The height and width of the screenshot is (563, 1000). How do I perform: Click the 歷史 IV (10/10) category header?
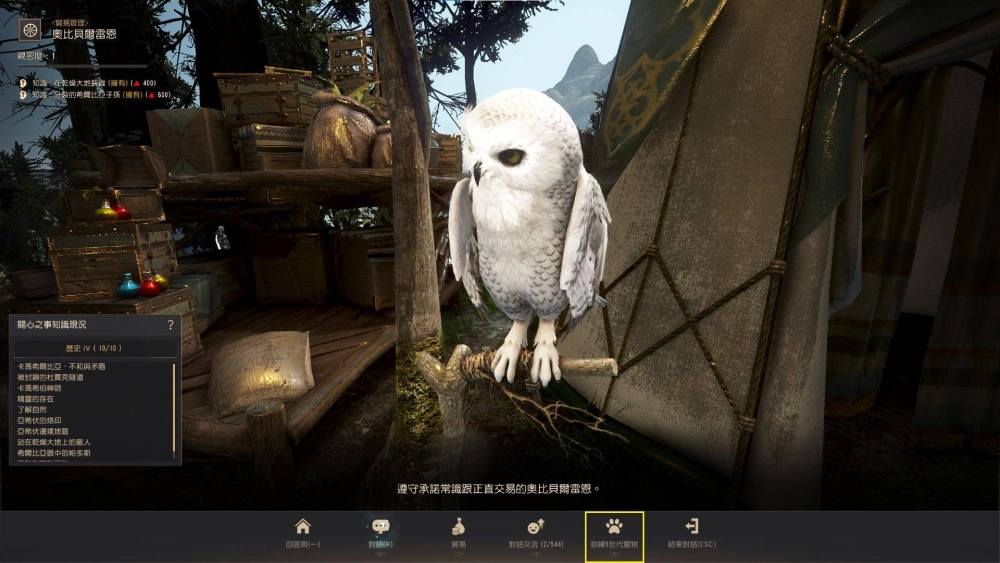pyautogui.click(x=94, y=347)
